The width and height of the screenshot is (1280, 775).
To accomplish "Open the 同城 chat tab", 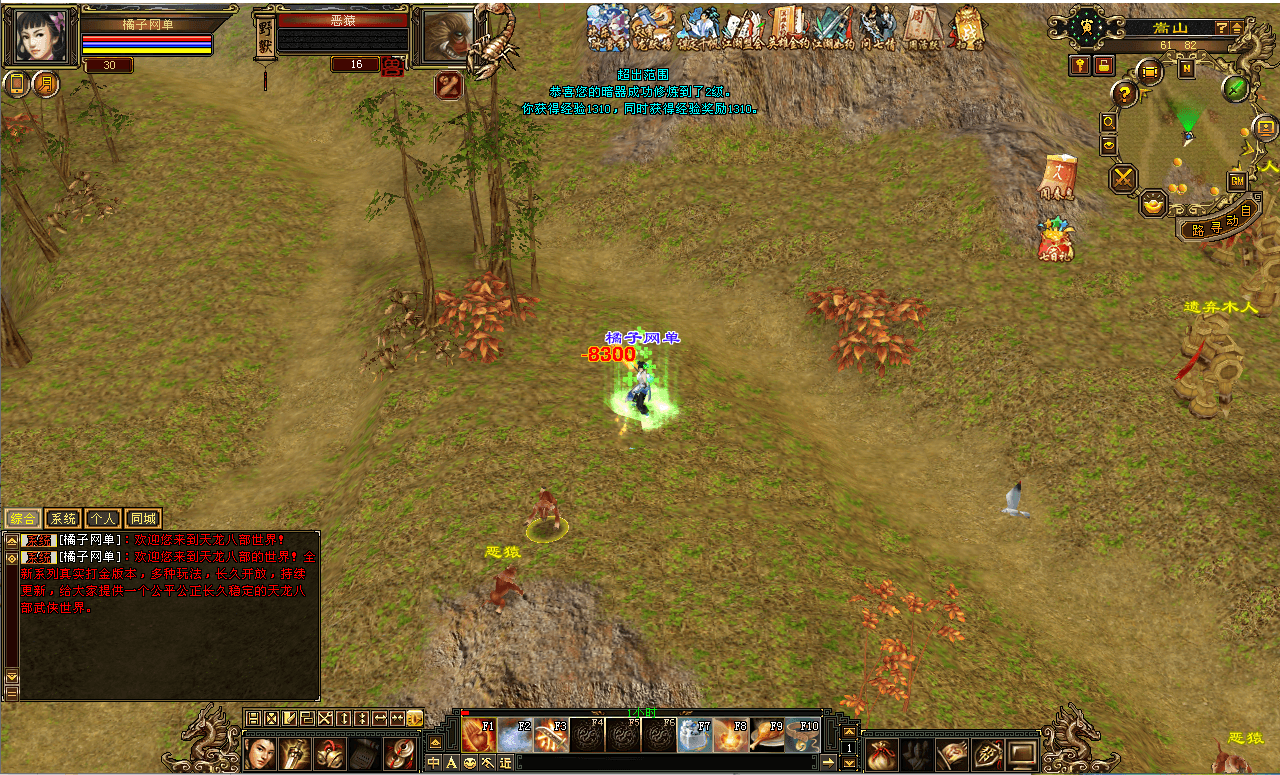I will tap(143, 518).
